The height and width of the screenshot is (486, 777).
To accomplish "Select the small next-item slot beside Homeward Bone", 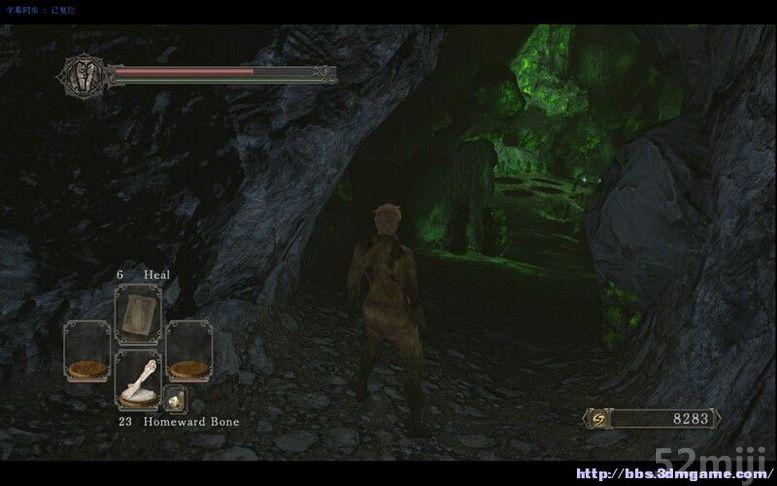I will [174, 399].
